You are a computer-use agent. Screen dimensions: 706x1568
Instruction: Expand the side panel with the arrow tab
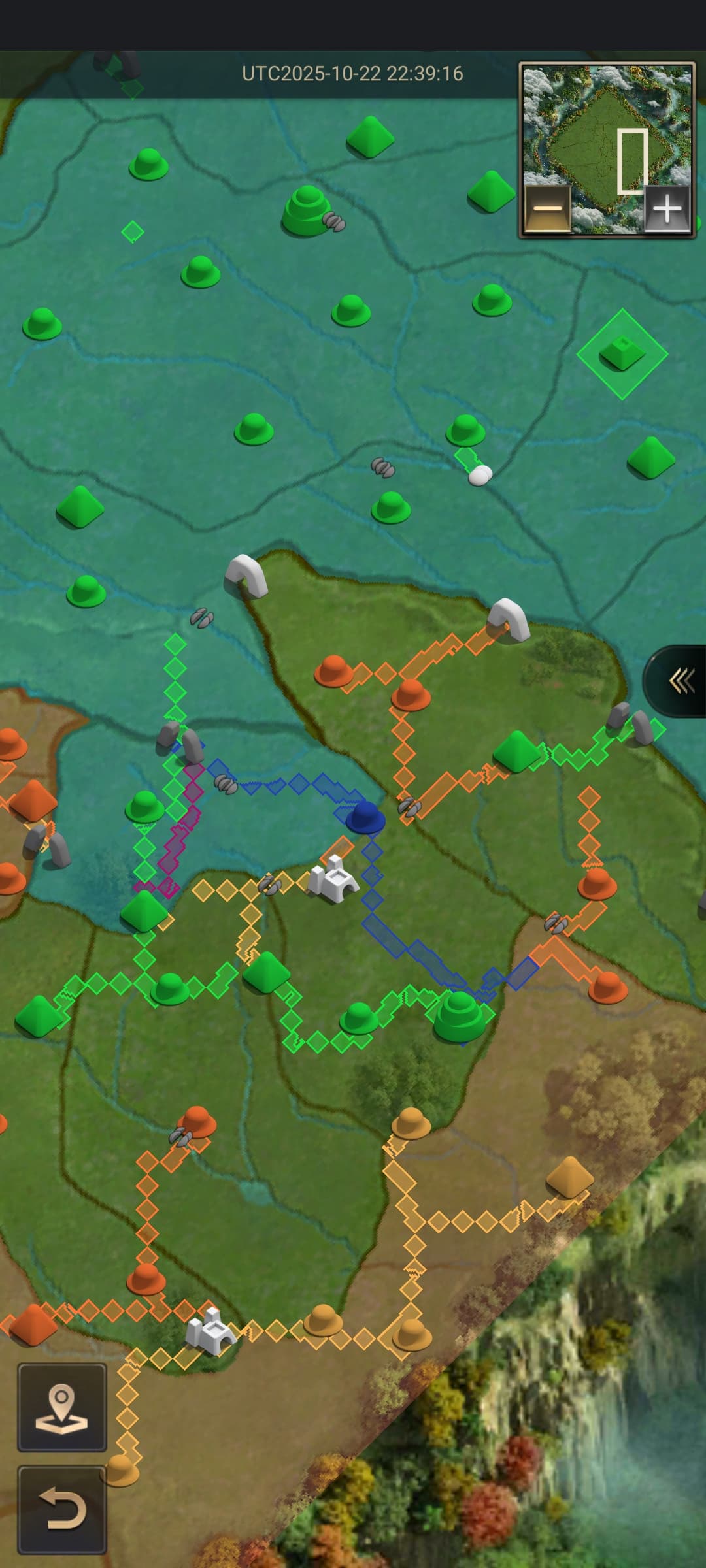[x=680, y=681]
